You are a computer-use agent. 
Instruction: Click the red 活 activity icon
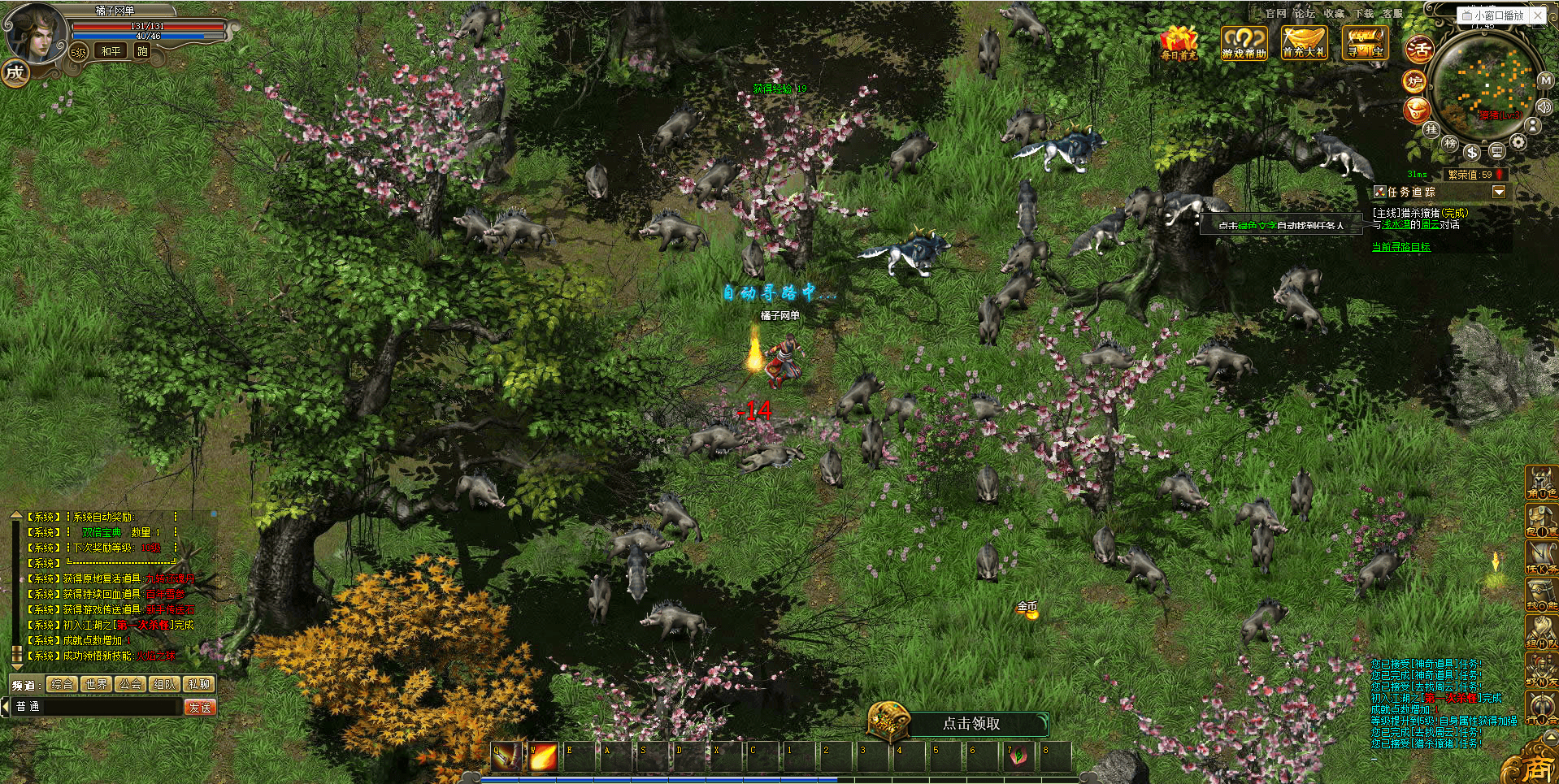(x=1419, y=50)
